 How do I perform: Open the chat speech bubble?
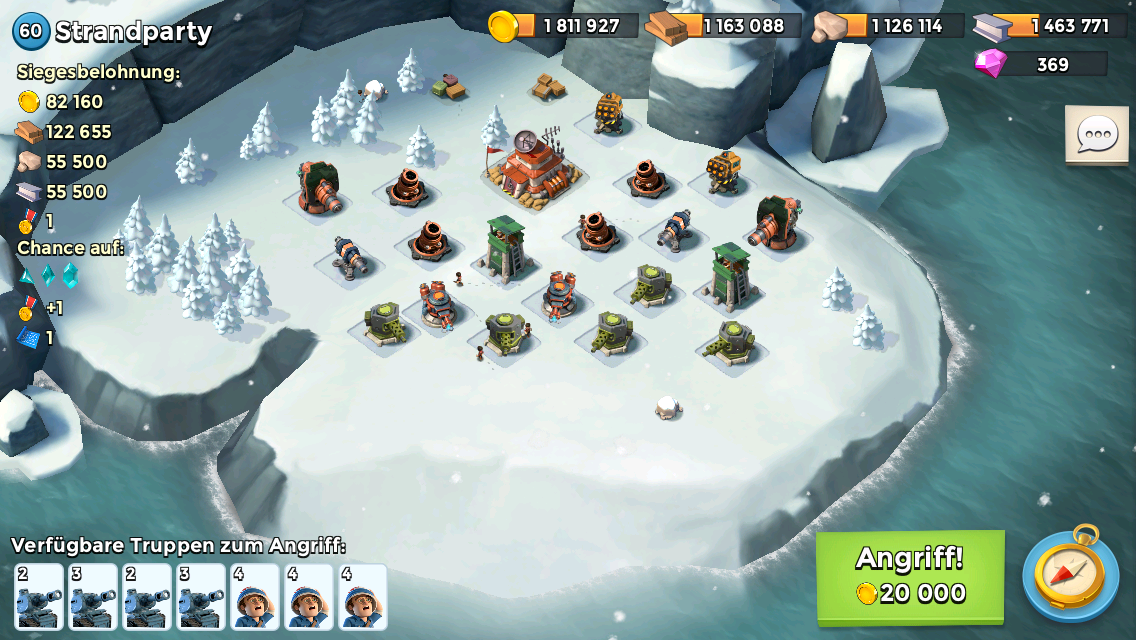[1096, 135]
